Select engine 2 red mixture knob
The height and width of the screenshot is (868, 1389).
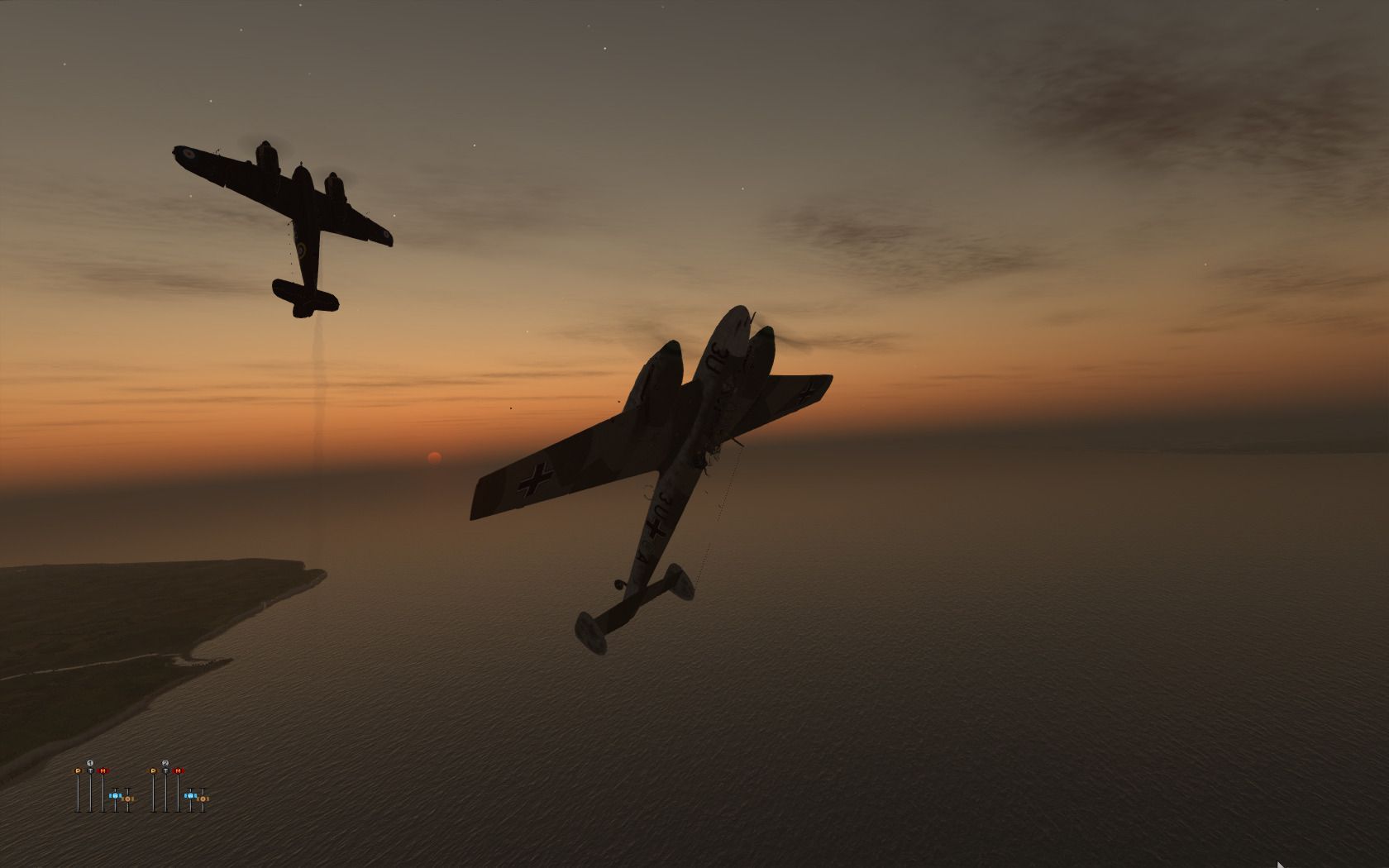point(178,770)
